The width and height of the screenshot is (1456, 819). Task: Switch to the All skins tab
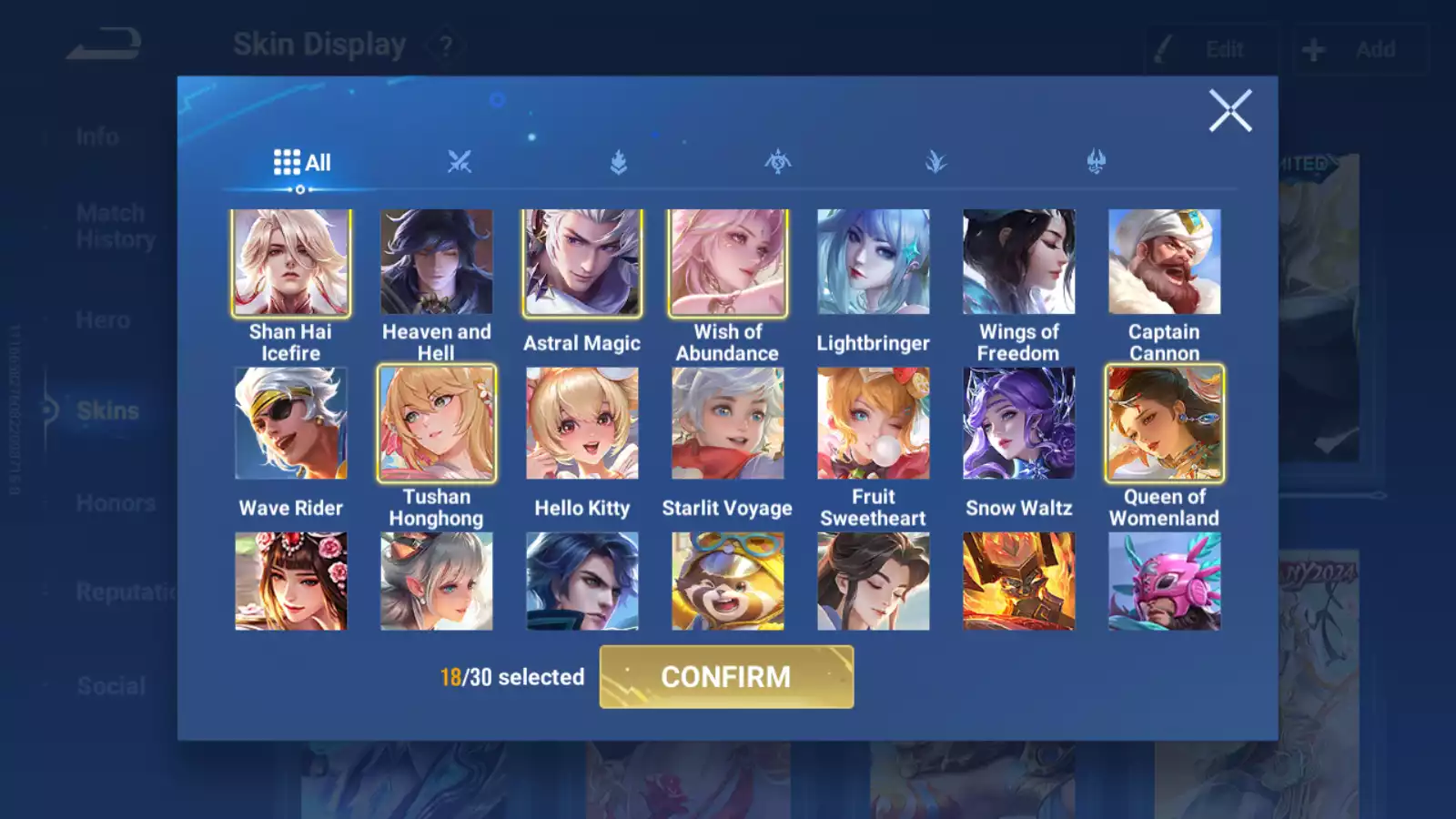[x=302, y=163]
